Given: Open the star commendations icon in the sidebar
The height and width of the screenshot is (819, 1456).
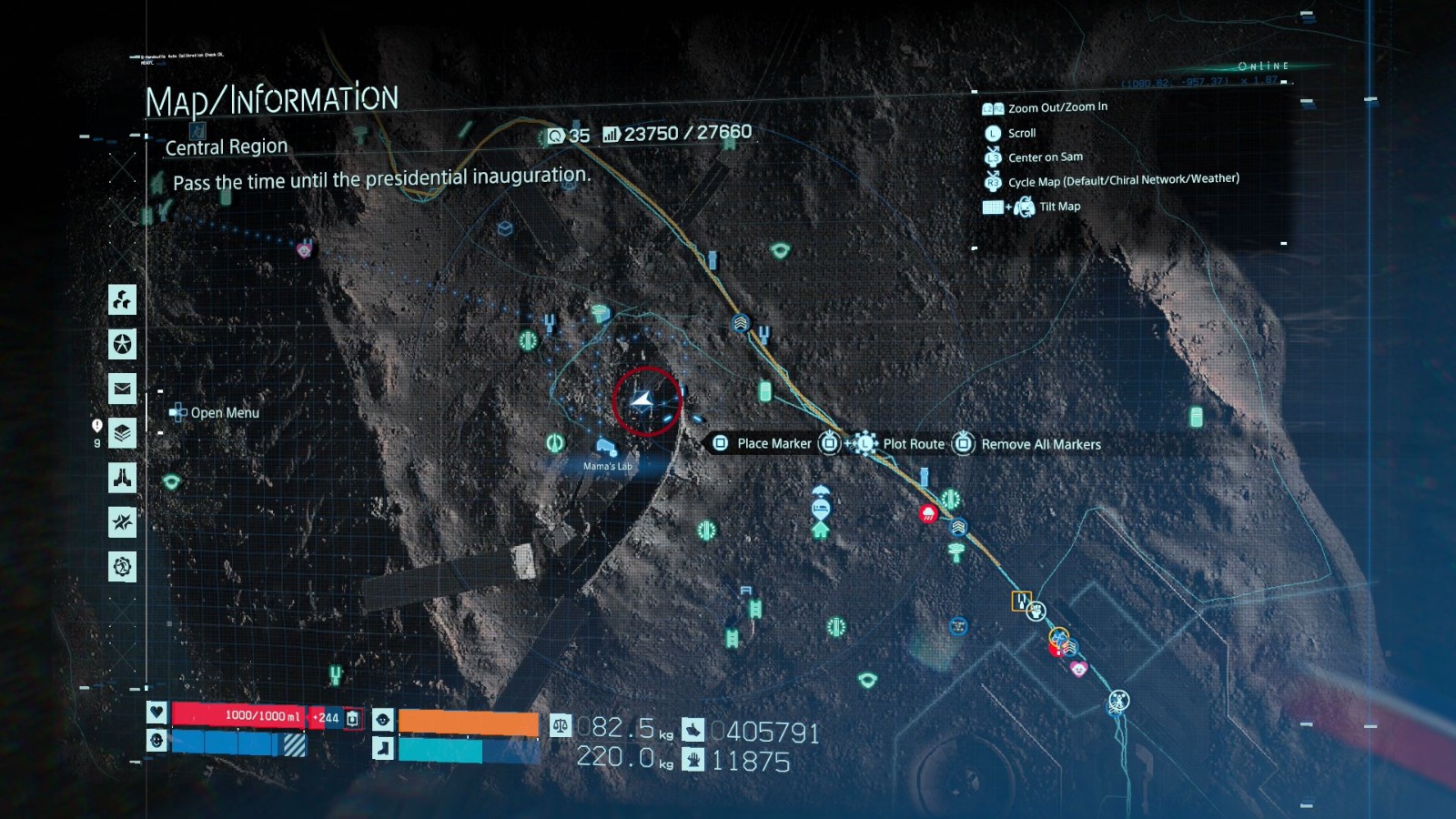Looking at the screenshot, I should [121, 344].
